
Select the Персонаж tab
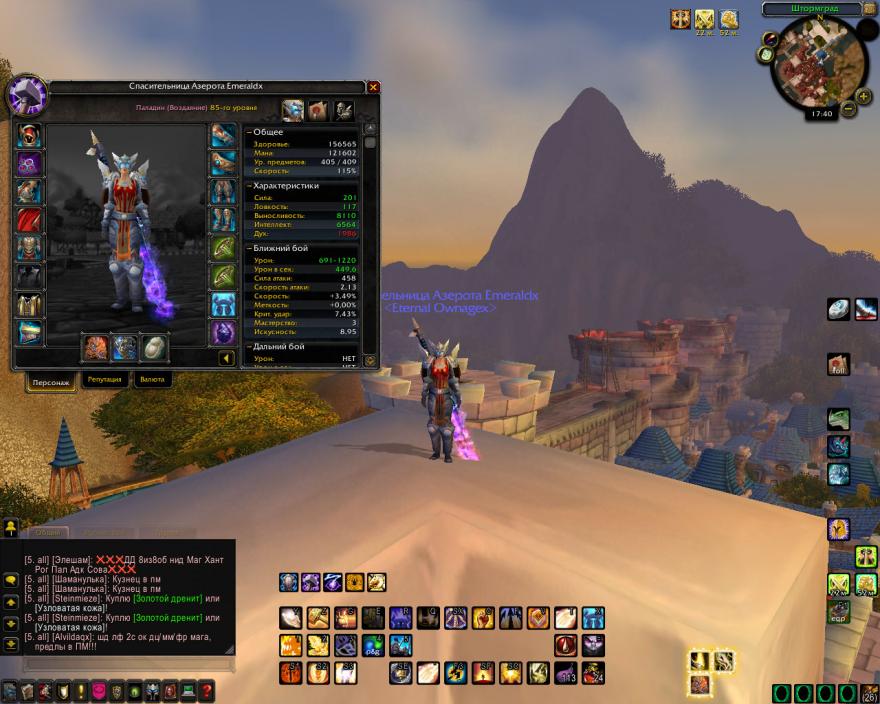coord(48,381)
